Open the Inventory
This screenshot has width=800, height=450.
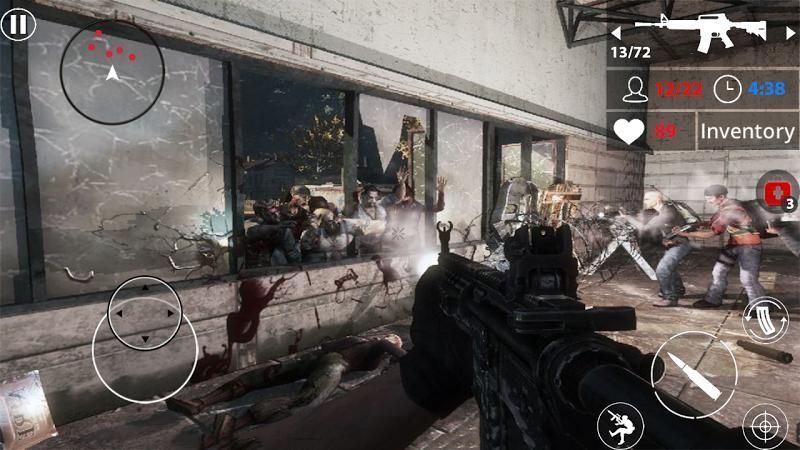coord(746,131)
